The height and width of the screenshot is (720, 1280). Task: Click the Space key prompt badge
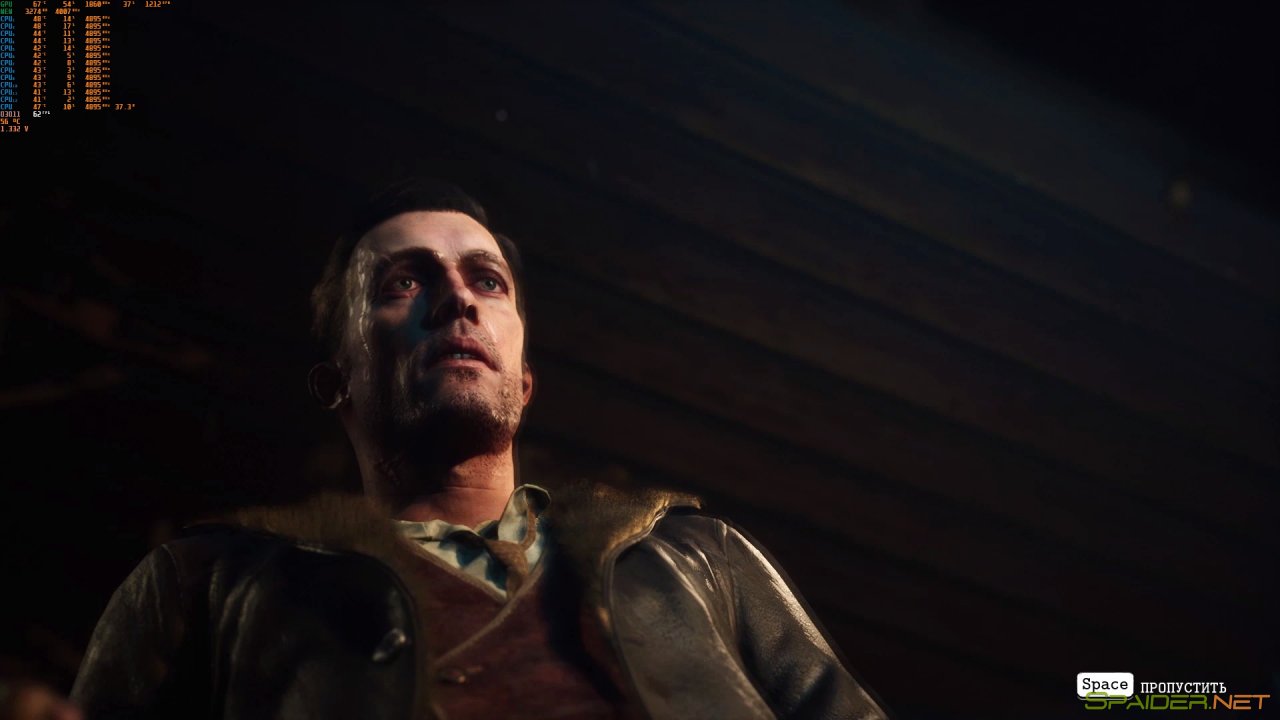1103,686
